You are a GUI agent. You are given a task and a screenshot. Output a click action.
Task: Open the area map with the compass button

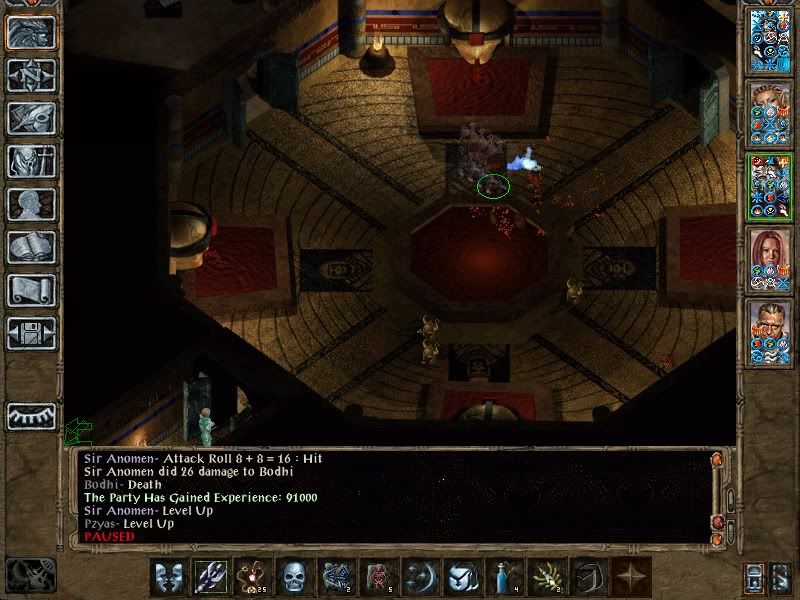(x=32, y=75)
